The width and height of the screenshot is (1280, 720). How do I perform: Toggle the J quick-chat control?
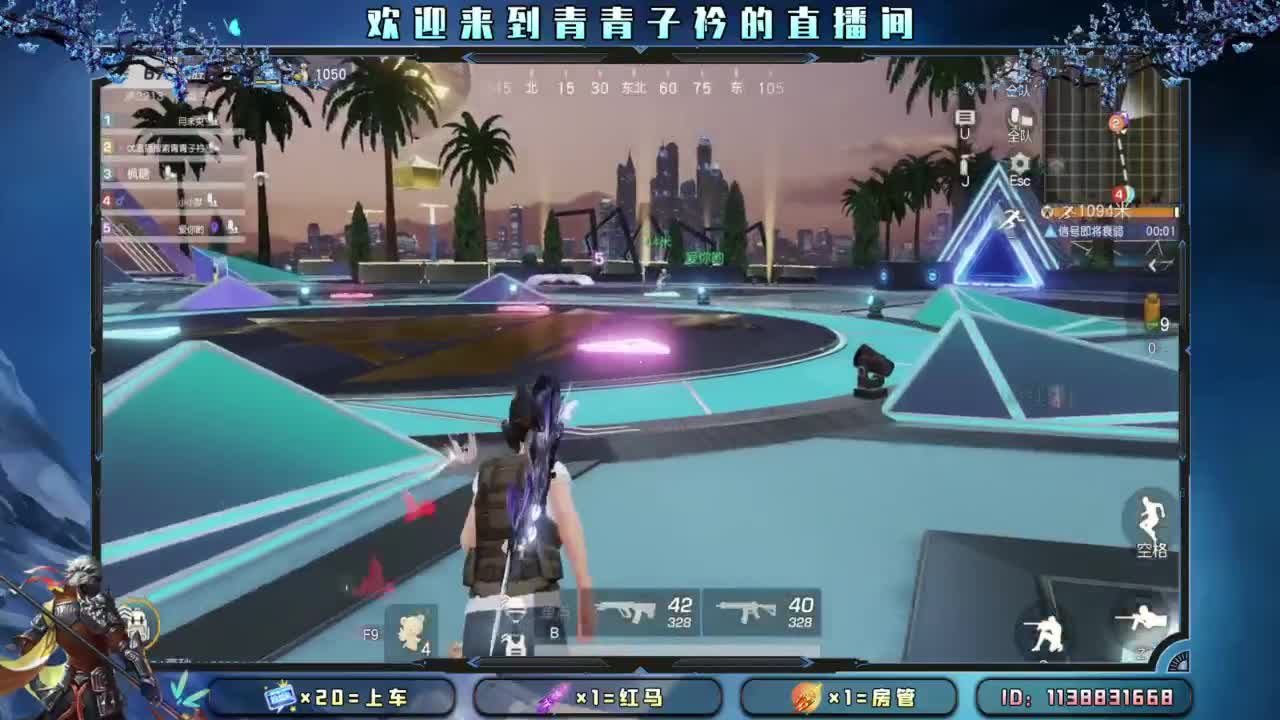pyautogui.click(x=963, y=170)
